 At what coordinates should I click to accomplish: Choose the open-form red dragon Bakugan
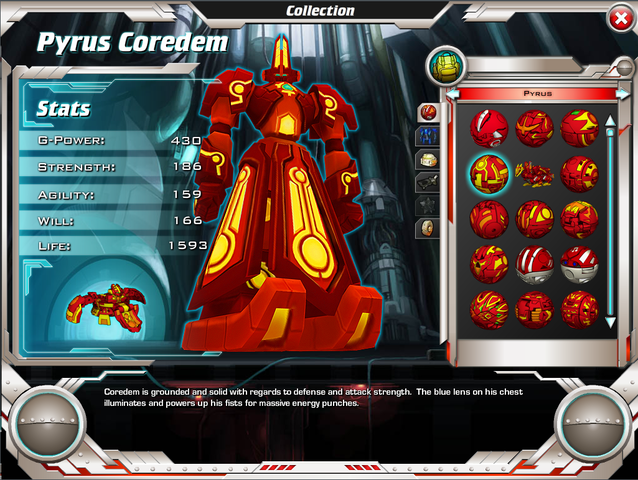coord(534,173)
